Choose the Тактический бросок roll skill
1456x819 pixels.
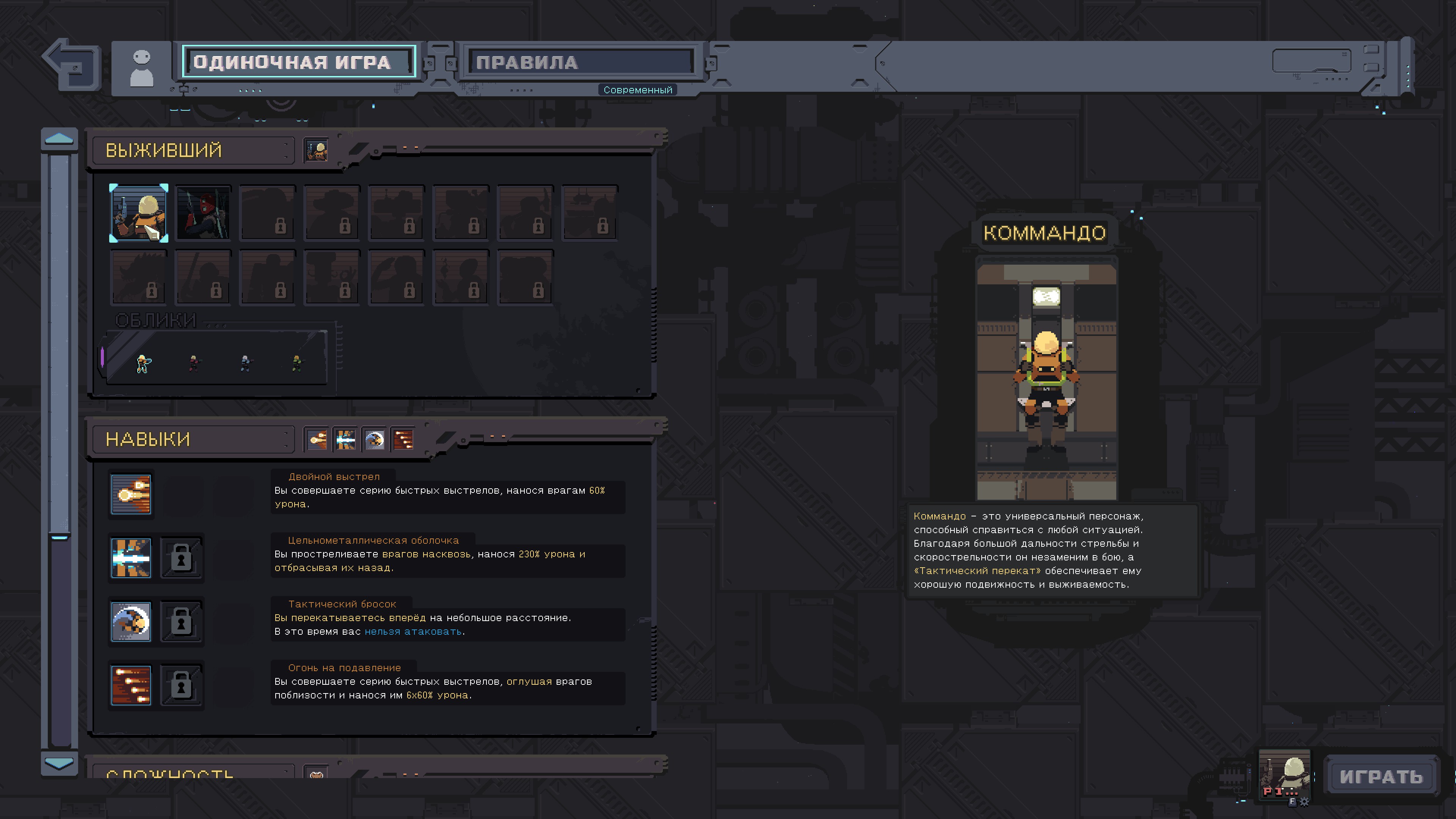click(x=131, y=622)
